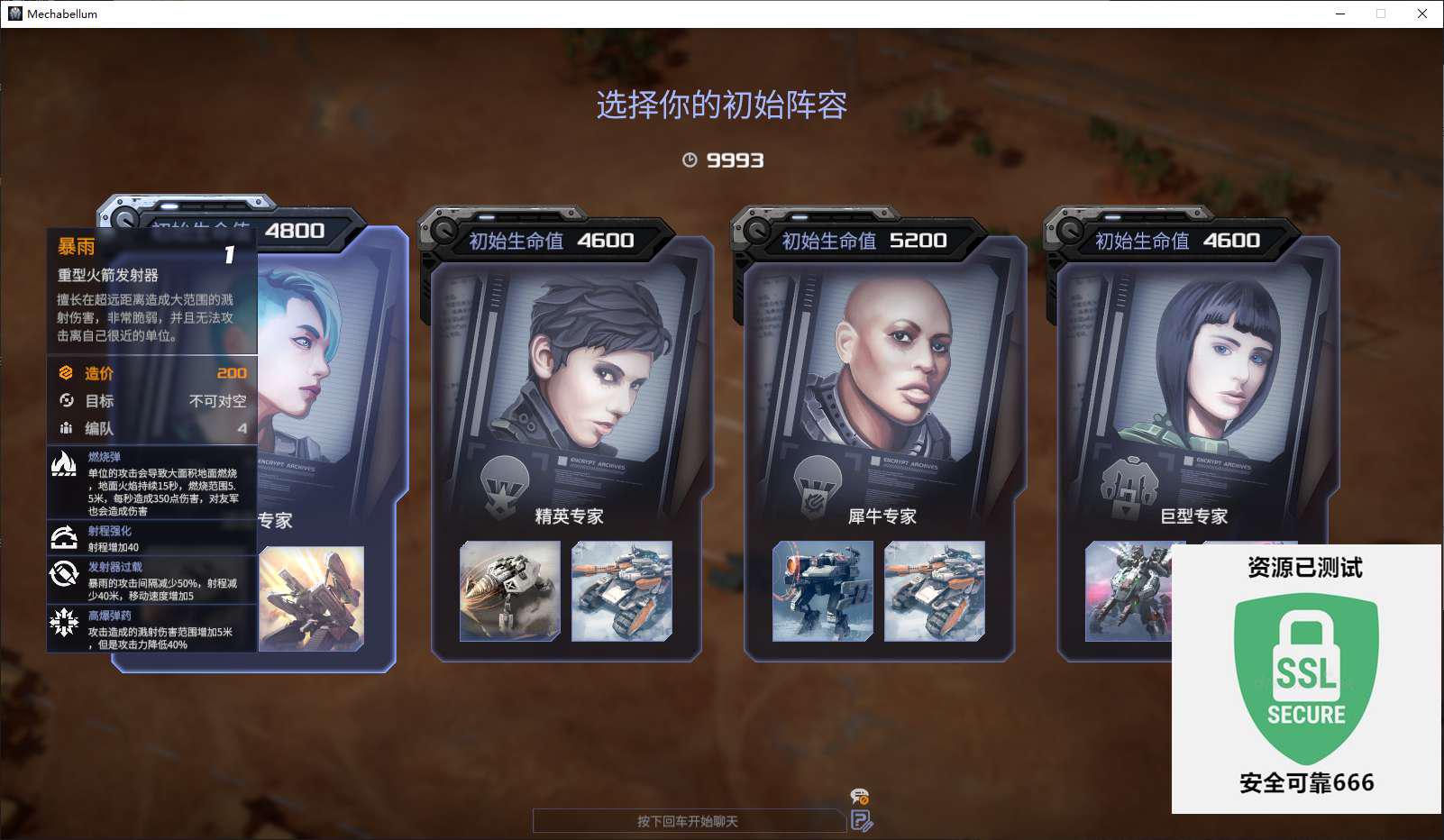Click the drill crawler unit thumbnail
Viewport: 1444px width, 840px height.
(510, 591)
